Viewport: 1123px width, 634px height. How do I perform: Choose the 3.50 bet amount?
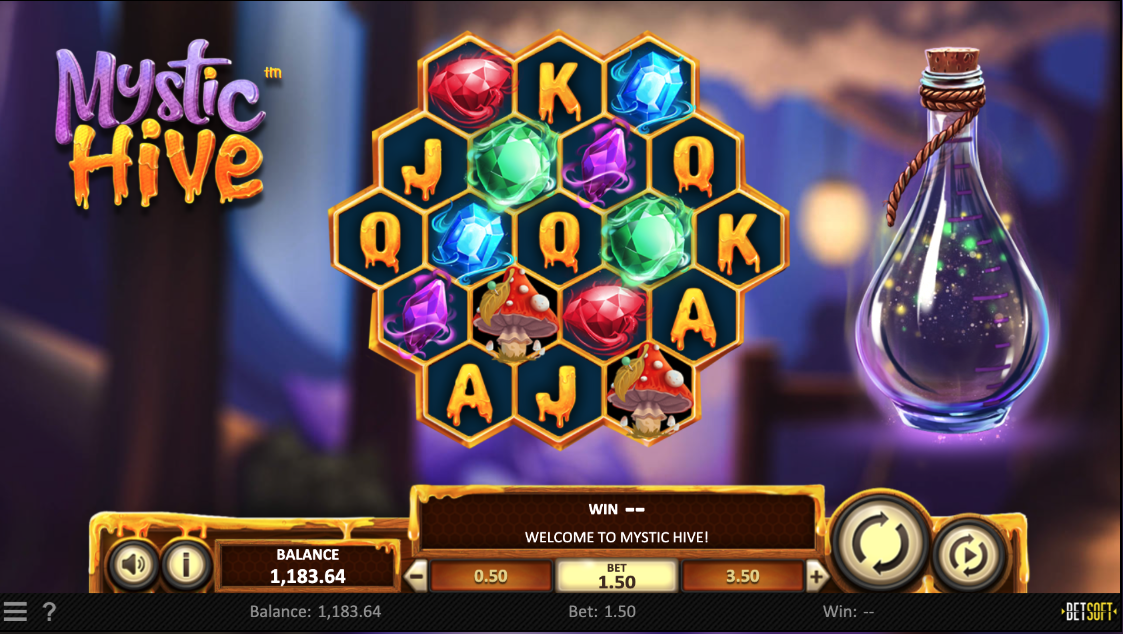[x=742, y=576]
